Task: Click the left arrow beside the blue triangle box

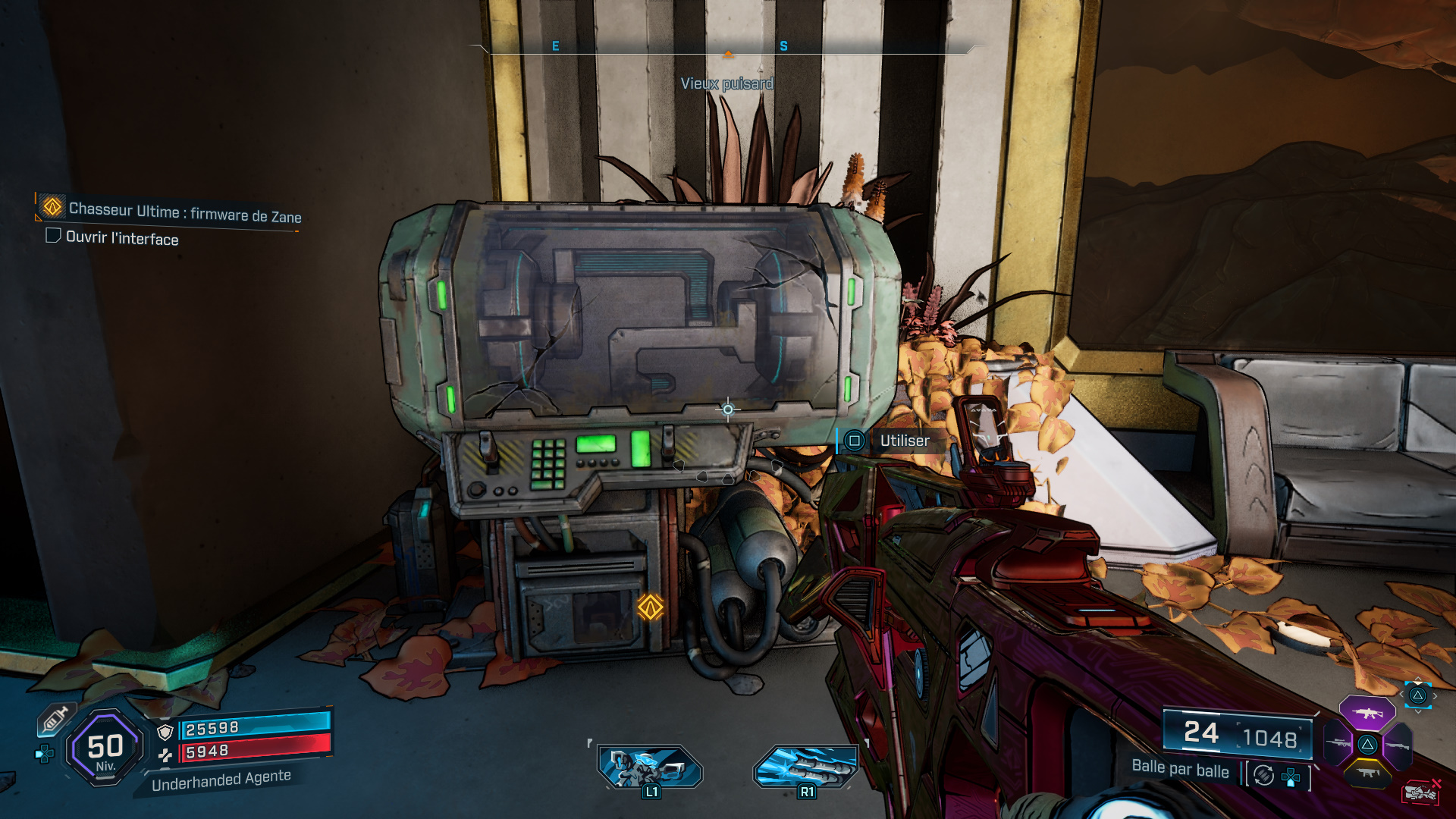Action: (1401, 695)
